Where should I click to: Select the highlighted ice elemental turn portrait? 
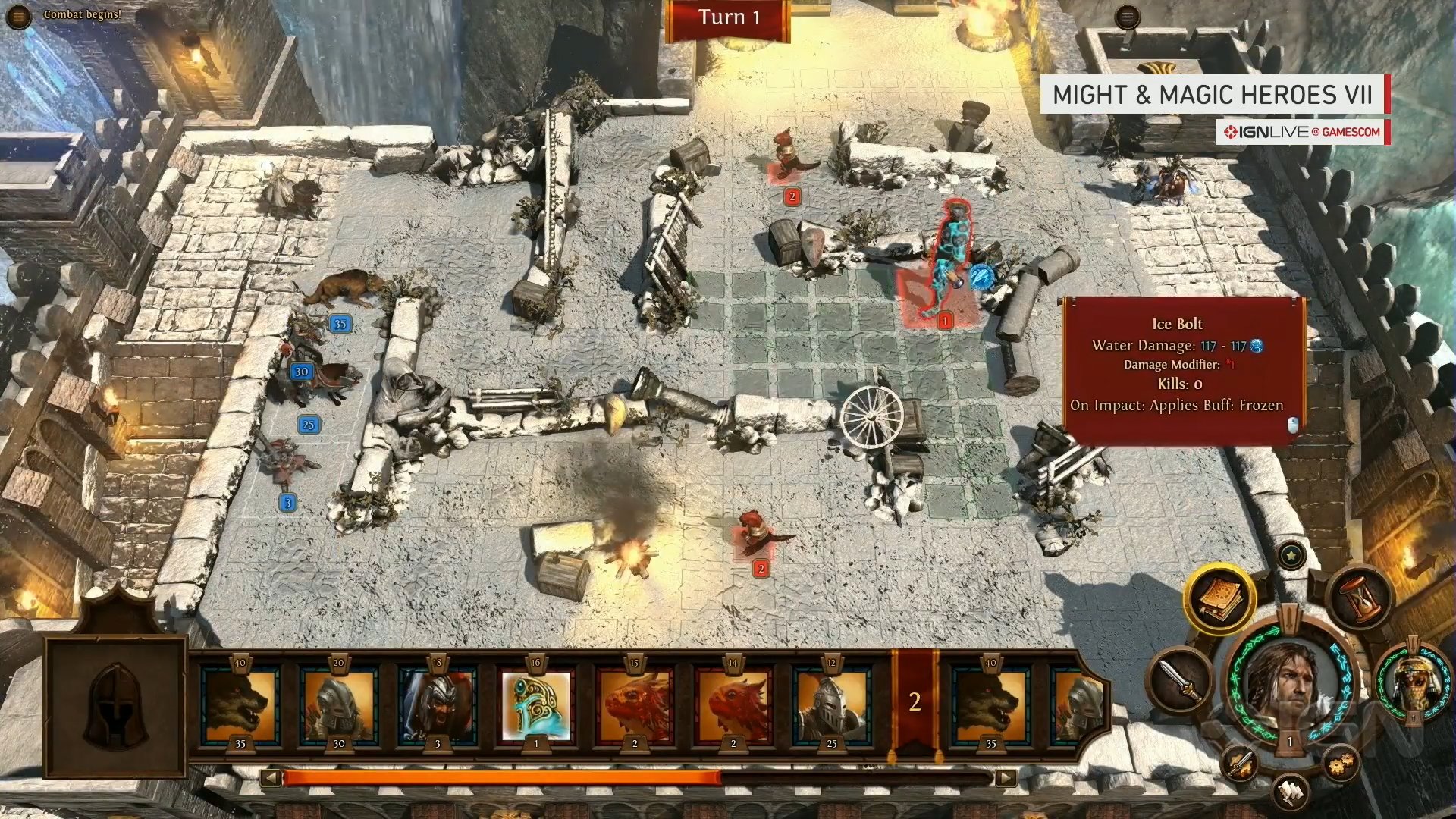pos(536,704)
